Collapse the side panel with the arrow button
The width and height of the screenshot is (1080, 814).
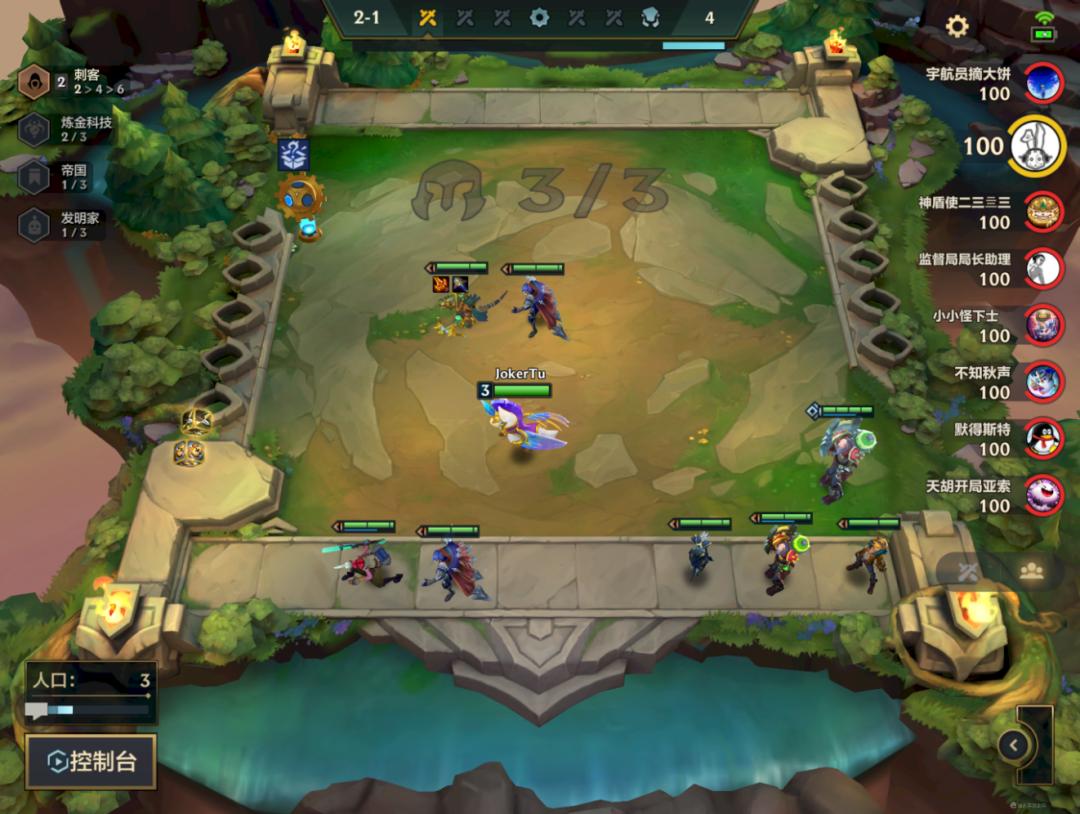click(x=1013, y=744)
